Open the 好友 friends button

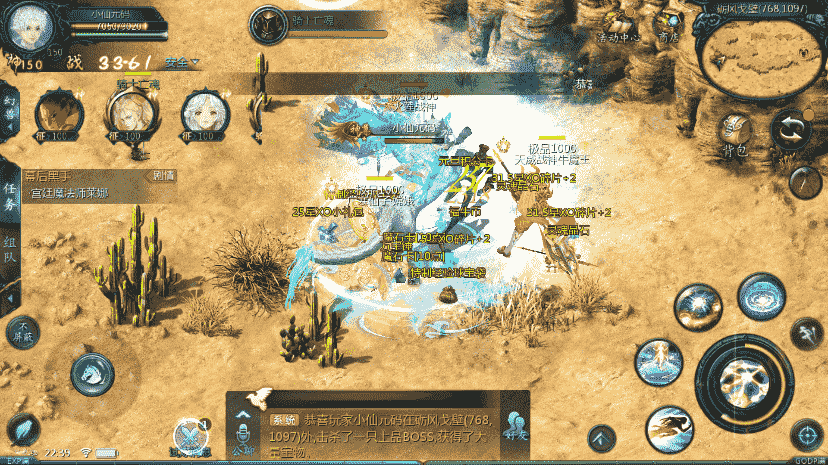click(517, 427)
